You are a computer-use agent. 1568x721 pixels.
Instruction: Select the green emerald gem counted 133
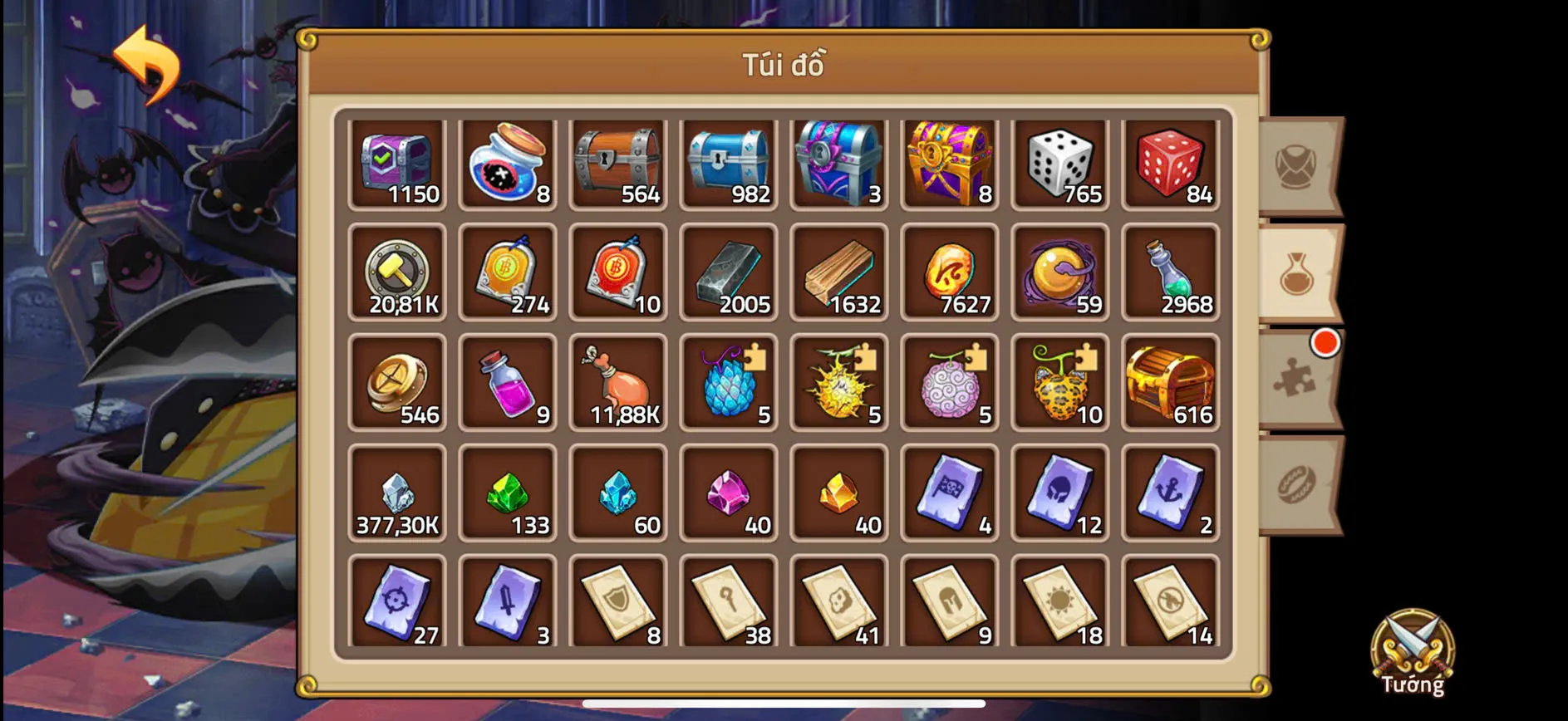[508, 492]
